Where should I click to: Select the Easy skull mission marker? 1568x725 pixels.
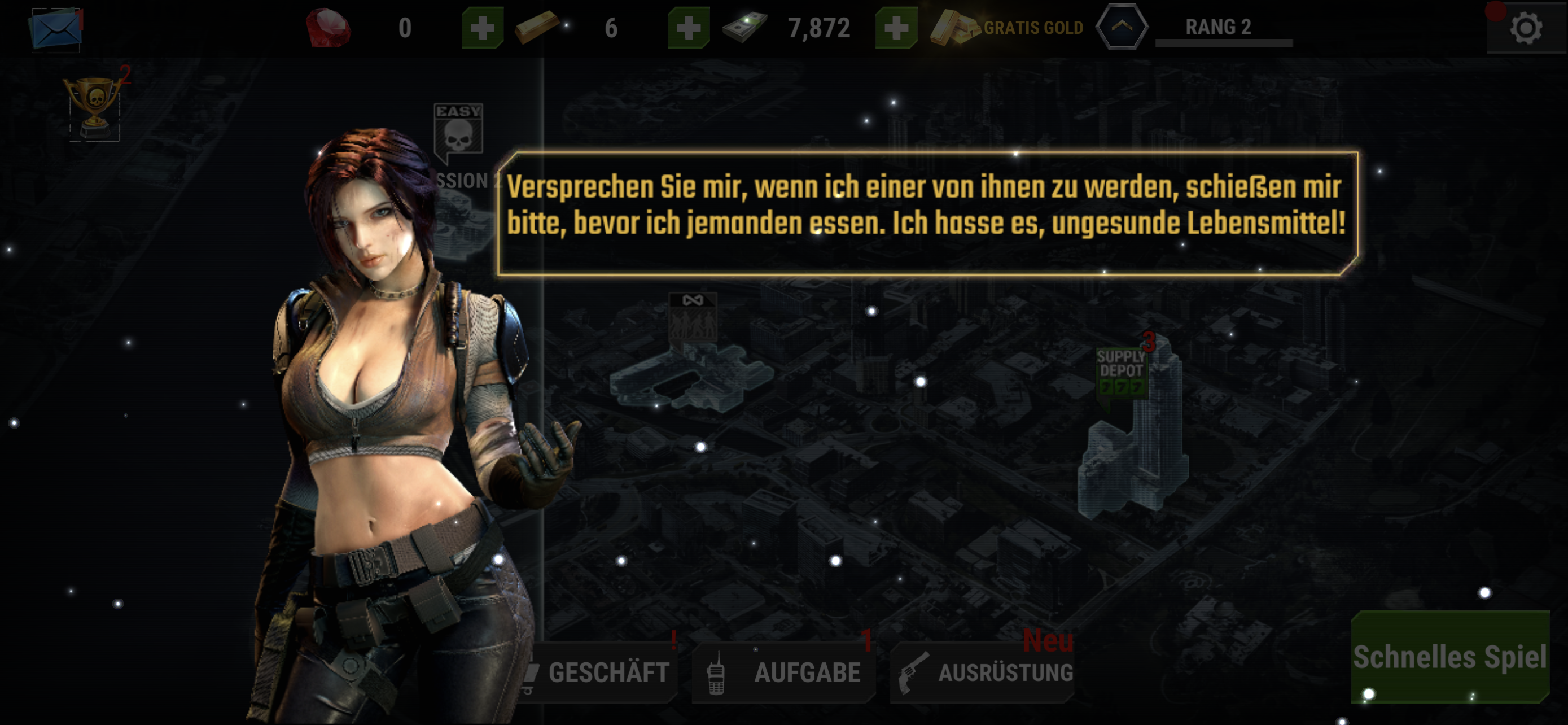[x=458, y=130]
